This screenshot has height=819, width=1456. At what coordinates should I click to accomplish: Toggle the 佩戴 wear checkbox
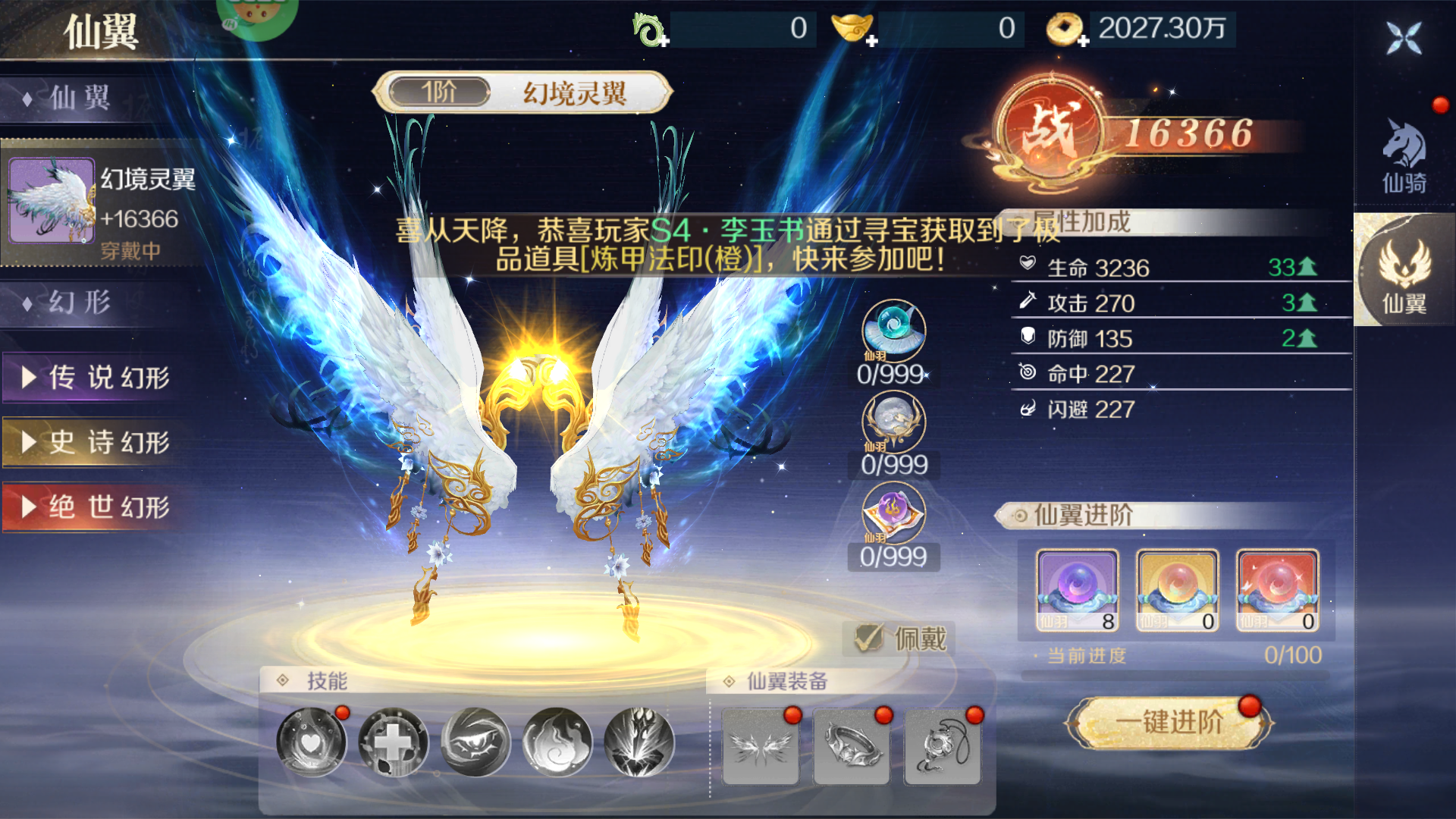tap(869, 637)
